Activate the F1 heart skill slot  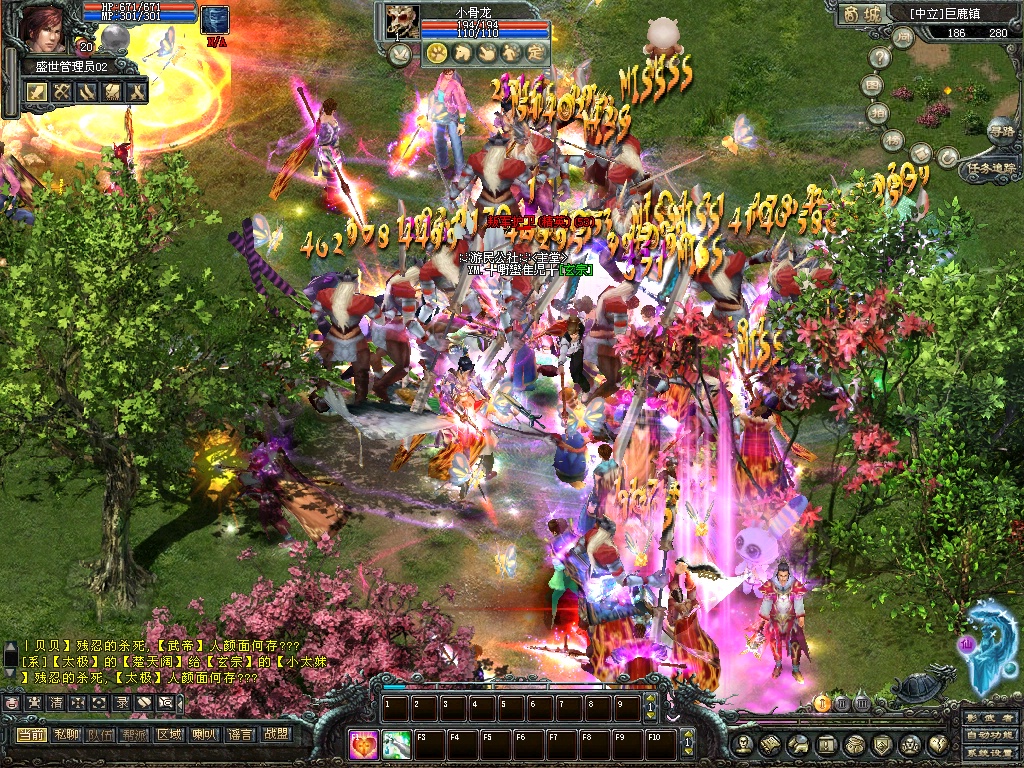pos(365,744)
